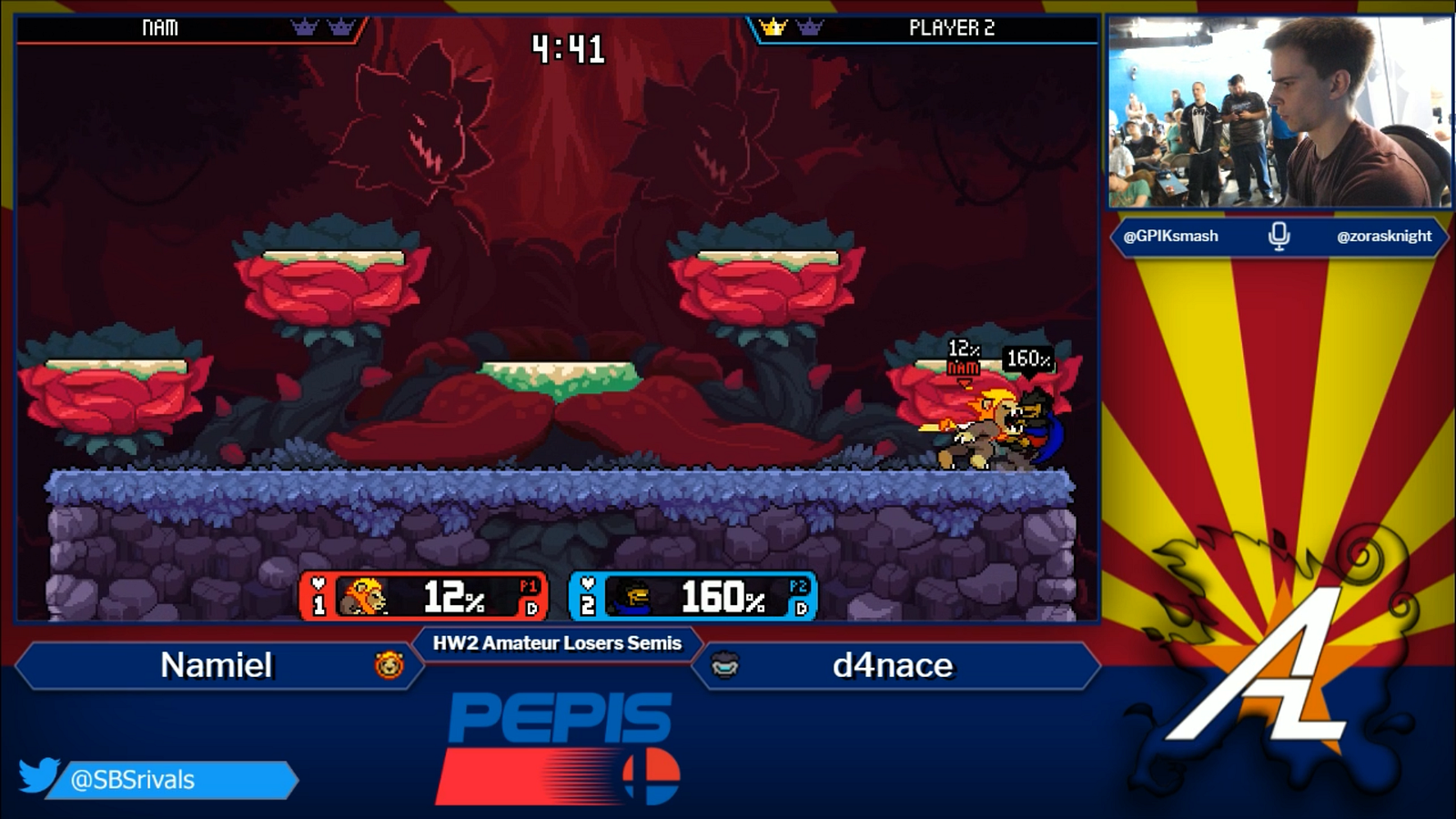This screenshot has width=1456, height=819.
Task: Open the @zorasknight commentator handle
Action: pyautogui.click(x=1383, y=236)
